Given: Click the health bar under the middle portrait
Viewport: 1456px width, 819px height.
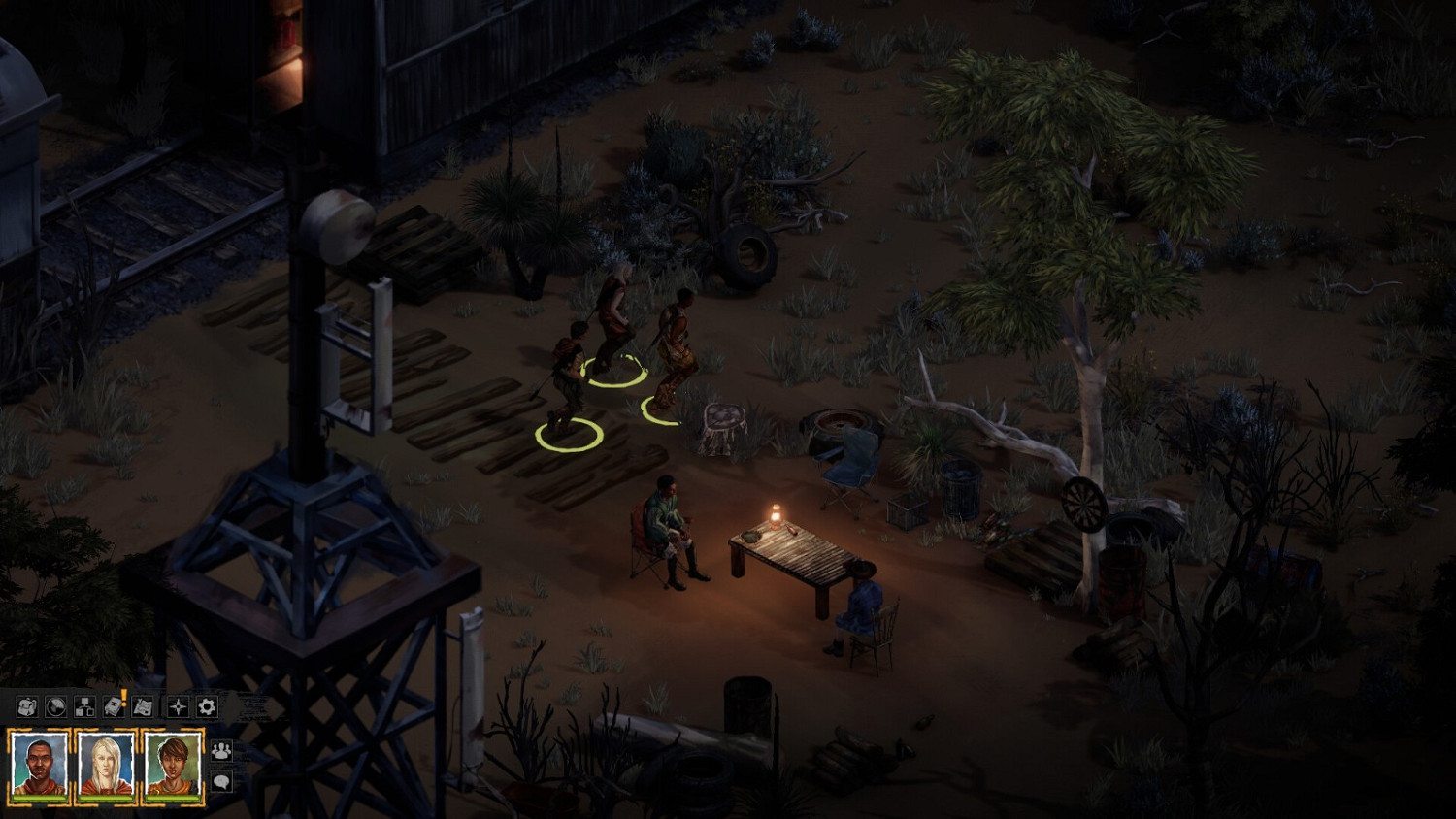Looking at the screenshot, I should [105, 799].
